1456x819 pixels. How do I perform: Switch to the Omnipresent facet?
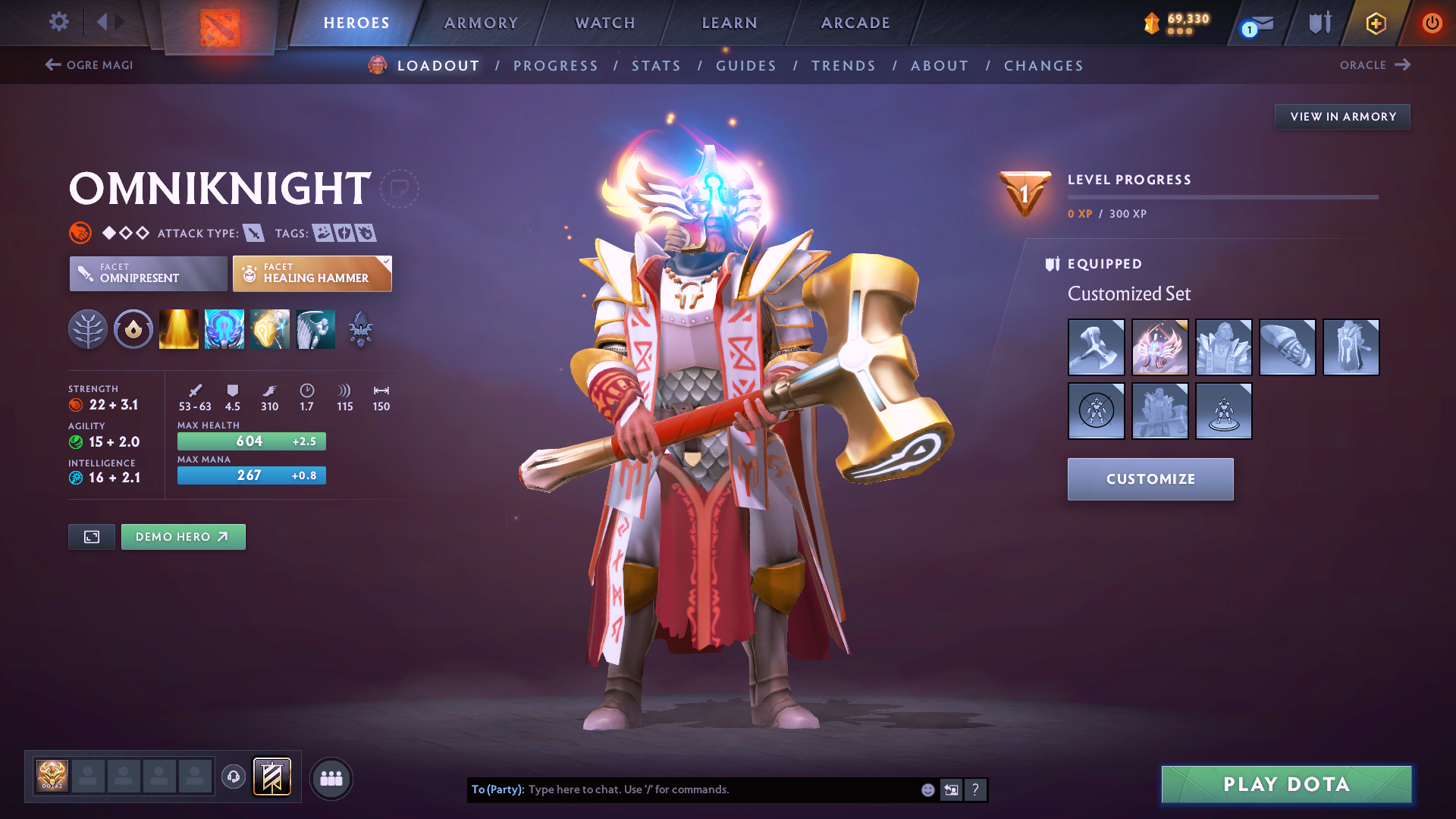[x=147, y=273]
